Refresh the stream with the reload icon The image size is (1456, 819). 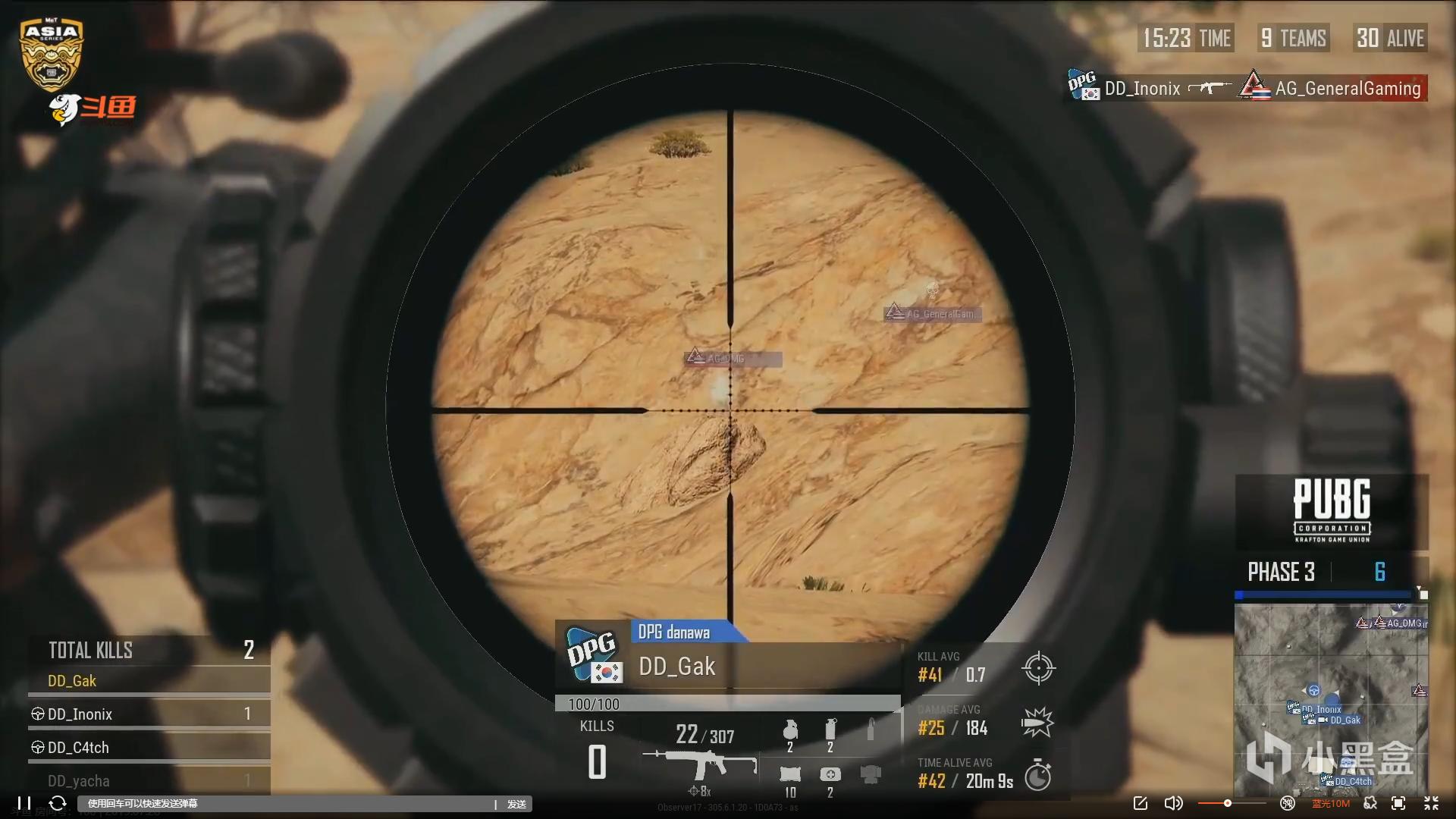58,803
